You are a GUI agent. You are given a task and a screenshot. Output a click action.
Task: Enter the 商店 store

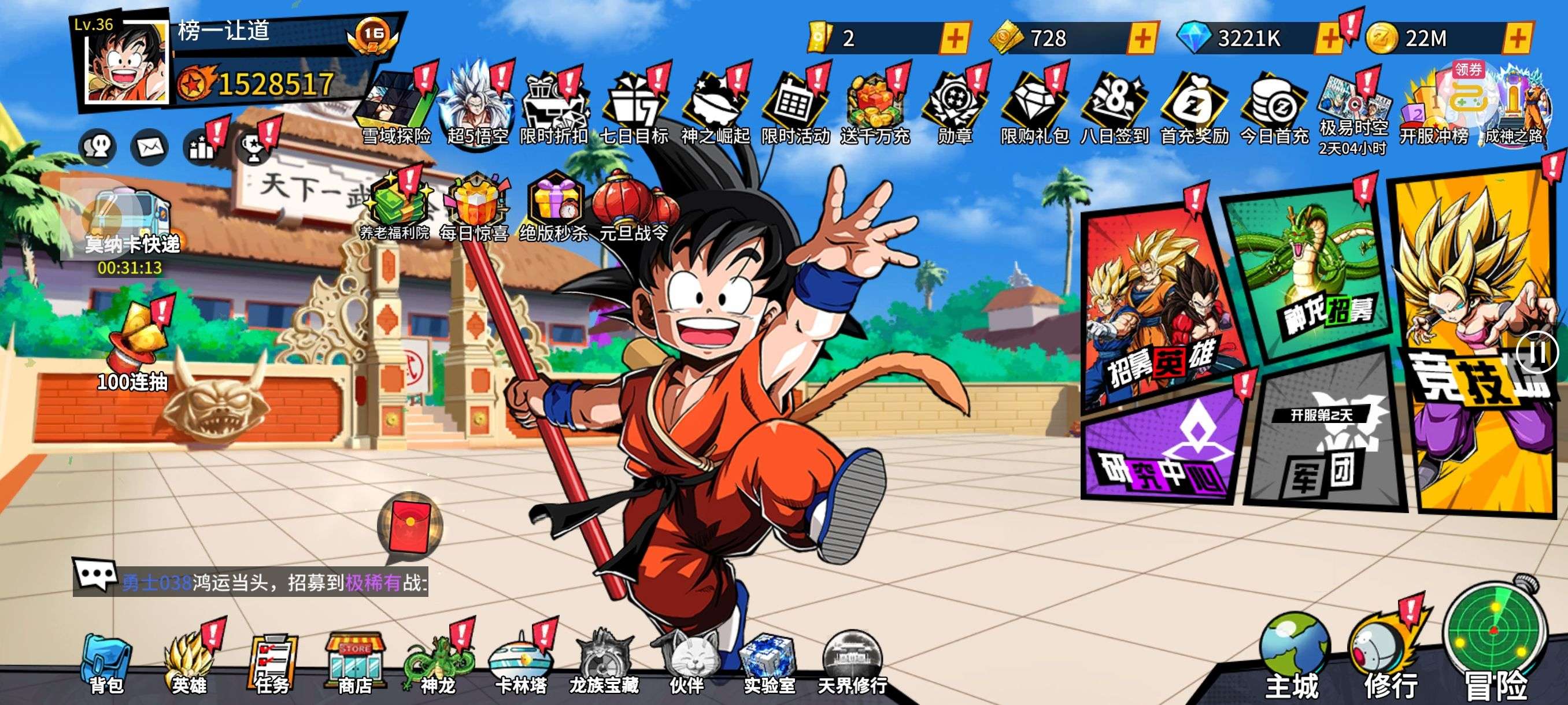(355, 663)
